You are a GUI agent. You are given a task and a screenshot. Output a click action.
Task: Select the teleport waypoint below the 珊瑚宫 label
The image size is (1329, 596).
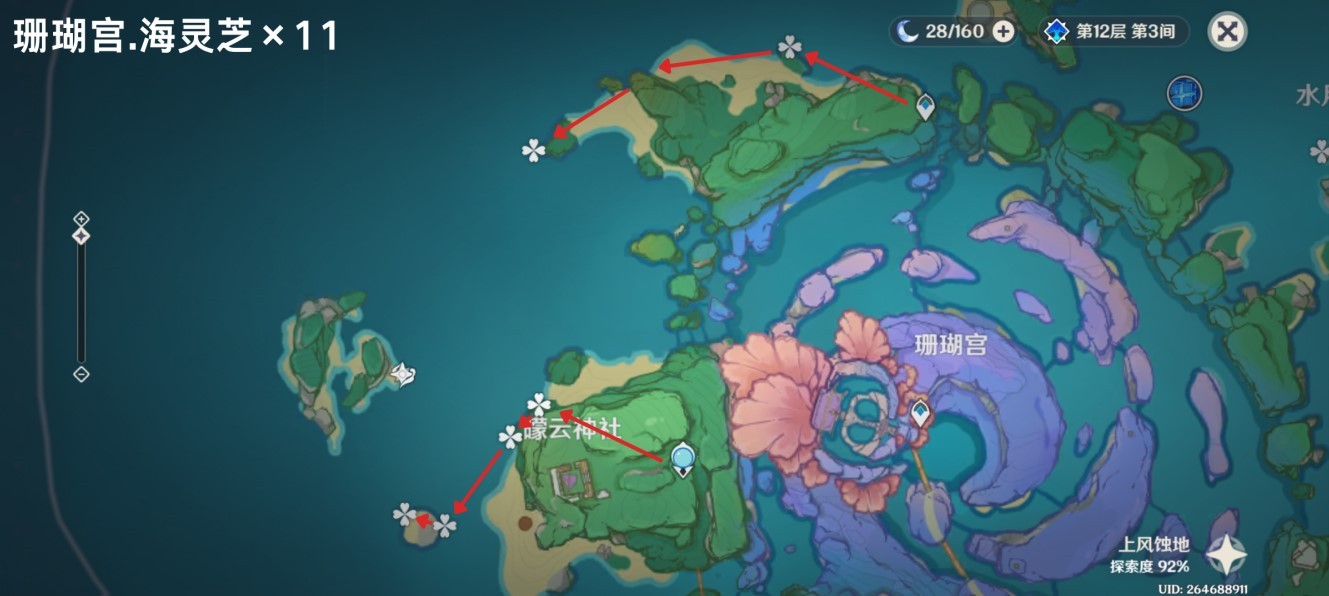coord(920,411)
